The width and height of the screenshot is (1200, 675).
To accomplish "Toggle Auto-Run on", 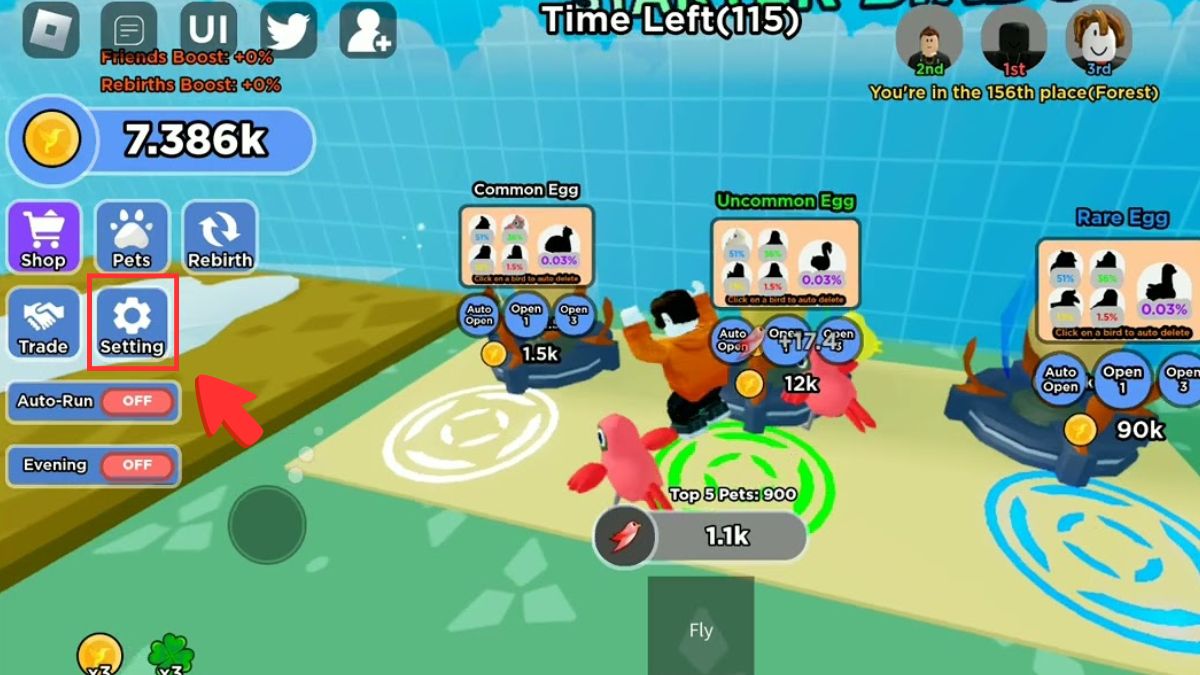I will tap(137, 402).
